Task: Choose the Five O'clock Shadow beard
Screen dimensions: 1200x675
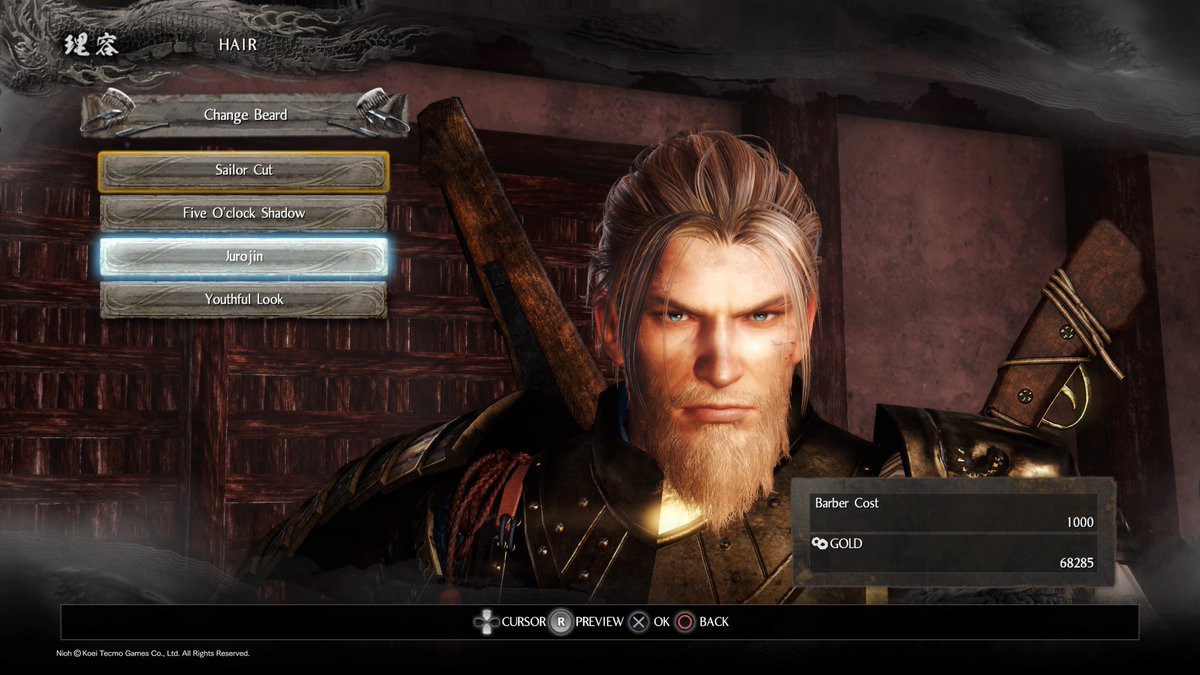Action: coord(243,214)
